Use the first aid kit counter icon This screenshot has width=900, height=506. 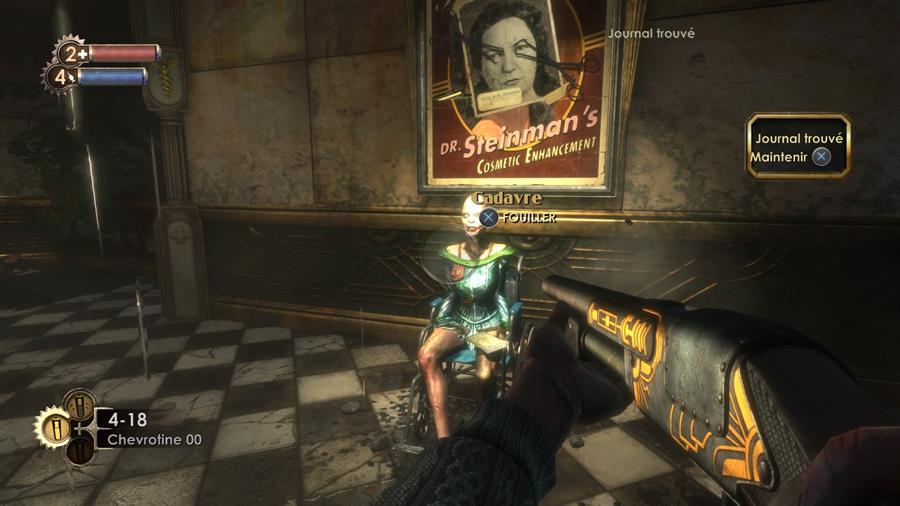71,53
